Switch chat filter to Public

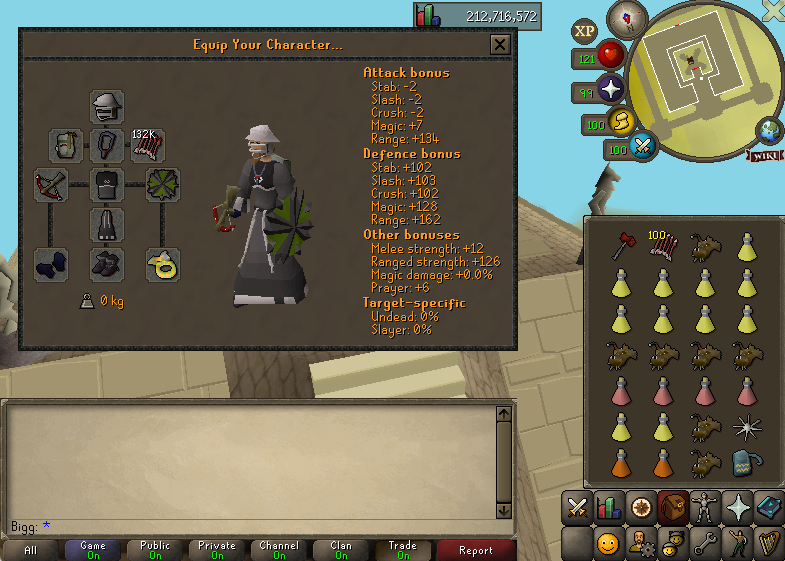[x=155, y=550]
